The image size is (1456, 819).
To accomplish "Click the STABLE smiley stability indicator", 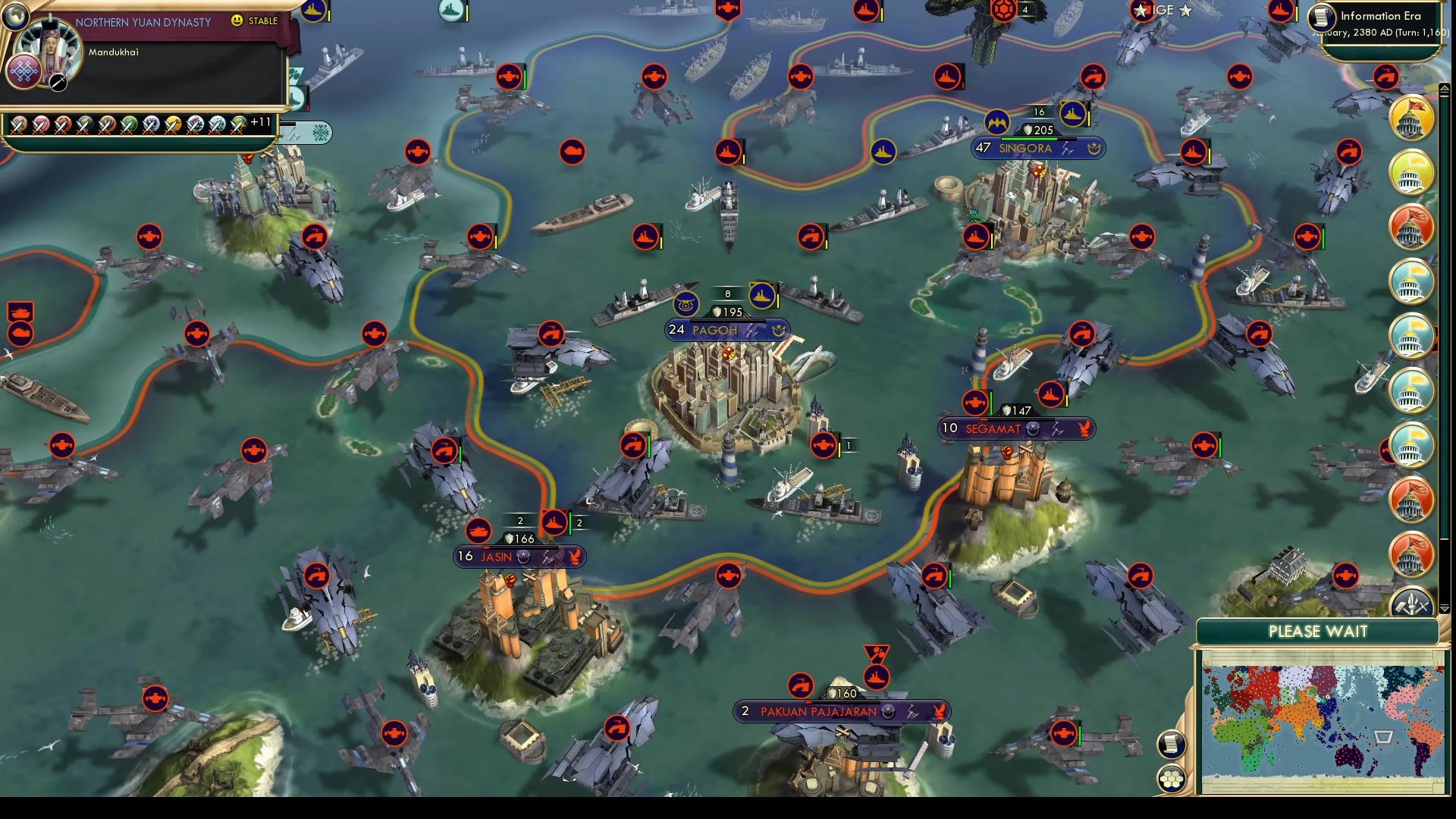I will (238, 22).
